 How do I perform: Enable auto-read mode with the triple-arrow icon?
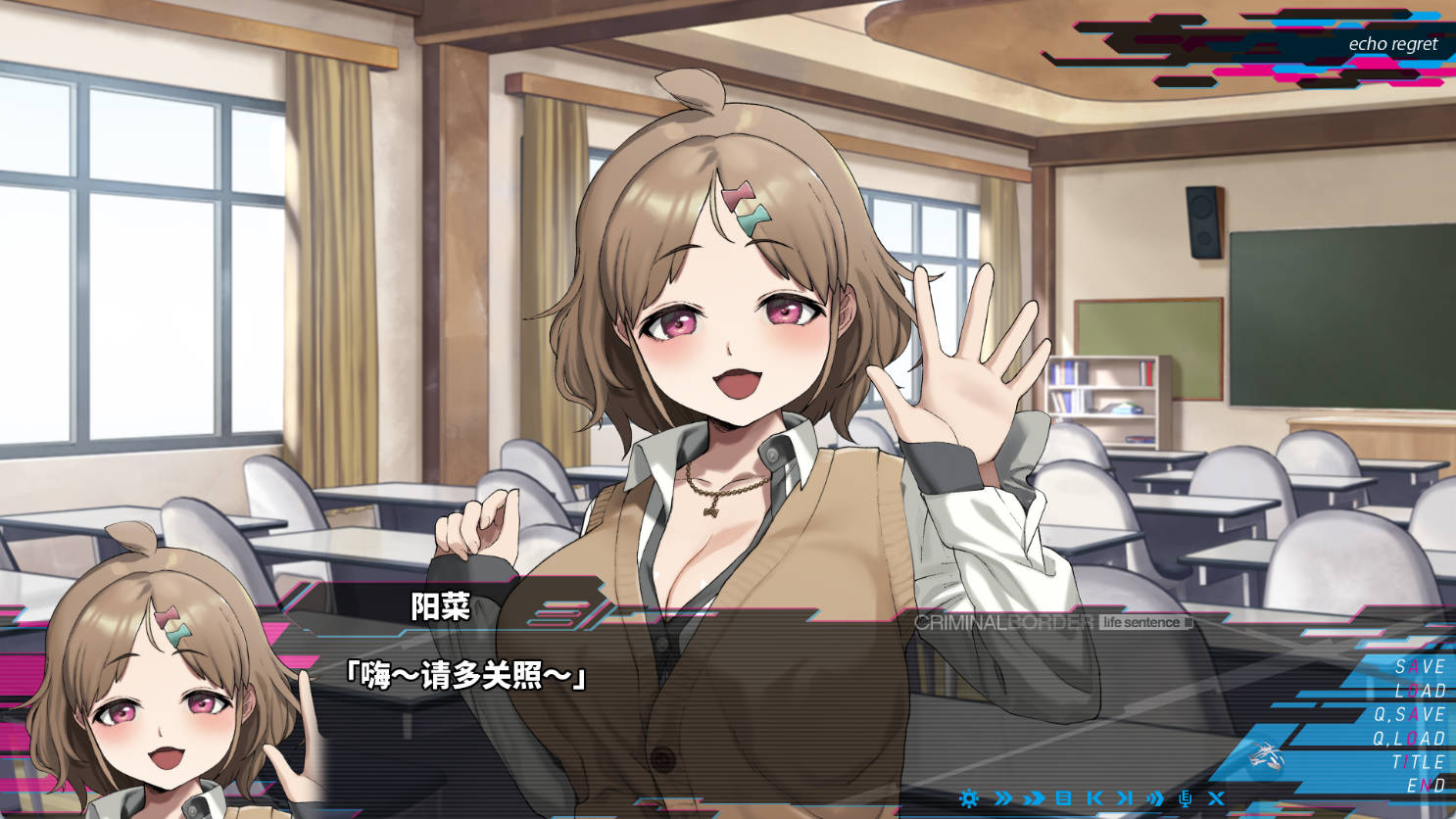coord(1154,798)
